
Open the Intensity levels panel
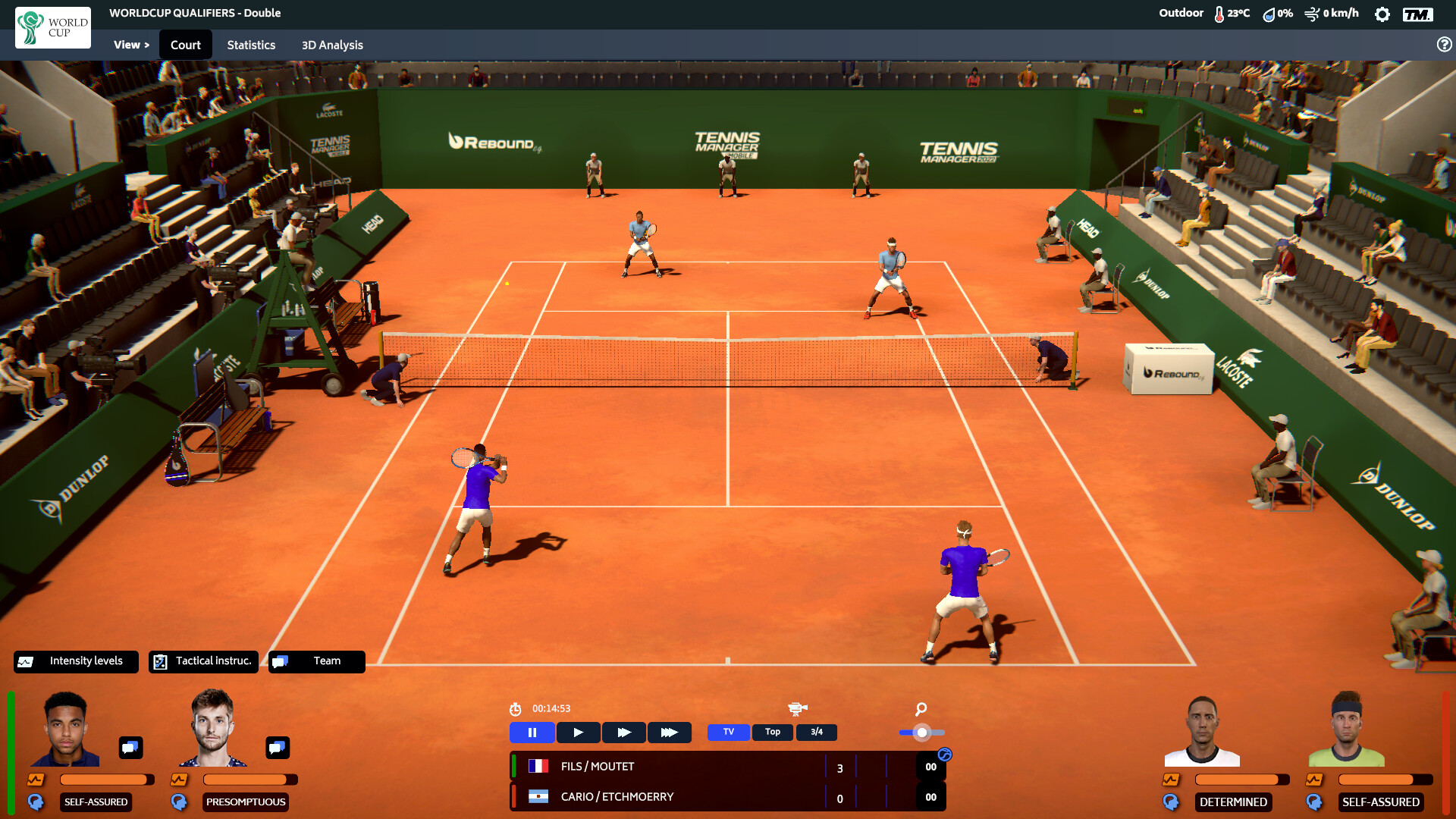click(75, 661)
